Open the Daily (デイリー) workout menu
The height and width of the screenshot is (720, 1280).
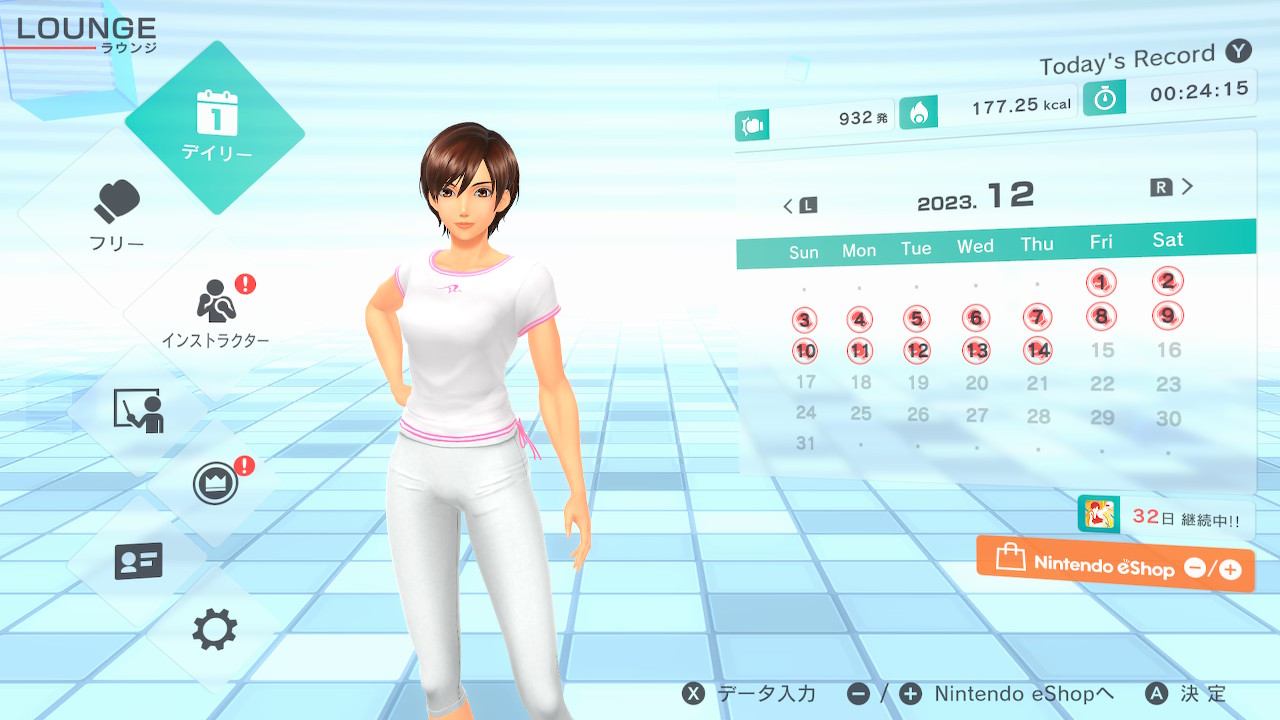215,127
